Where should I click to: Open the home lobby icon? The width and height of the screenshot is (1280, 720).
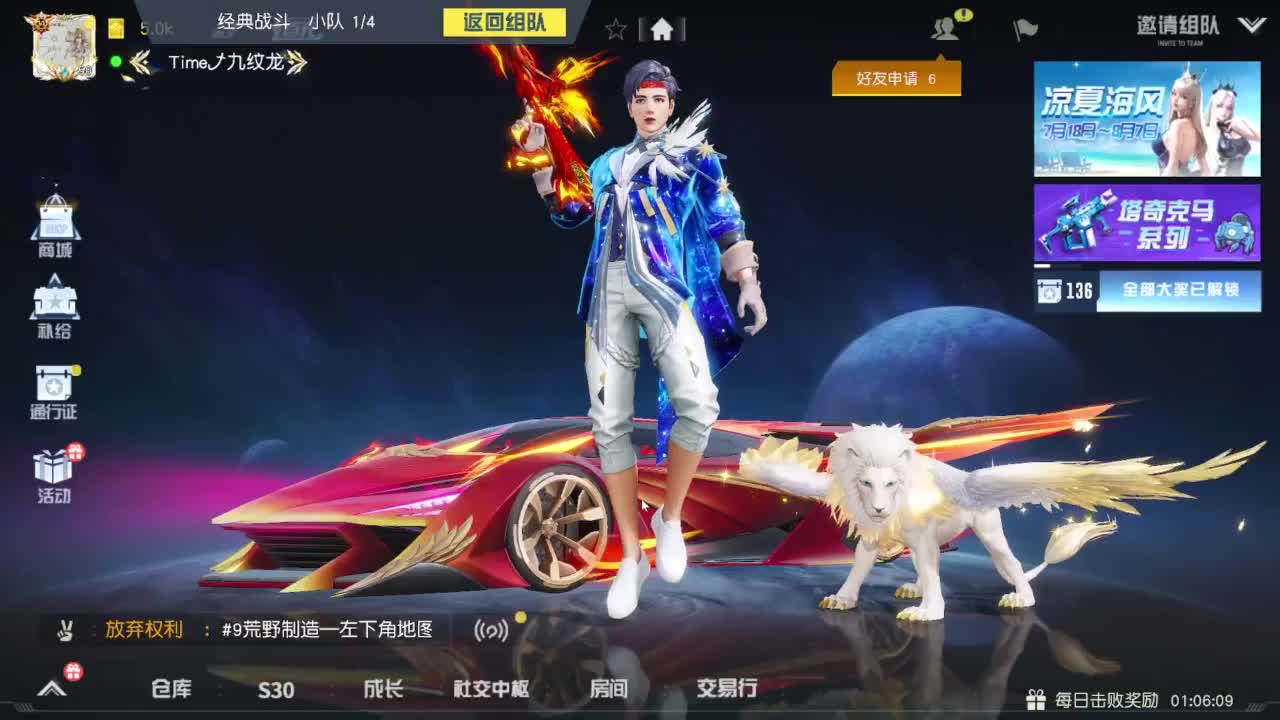coord(660,30)
